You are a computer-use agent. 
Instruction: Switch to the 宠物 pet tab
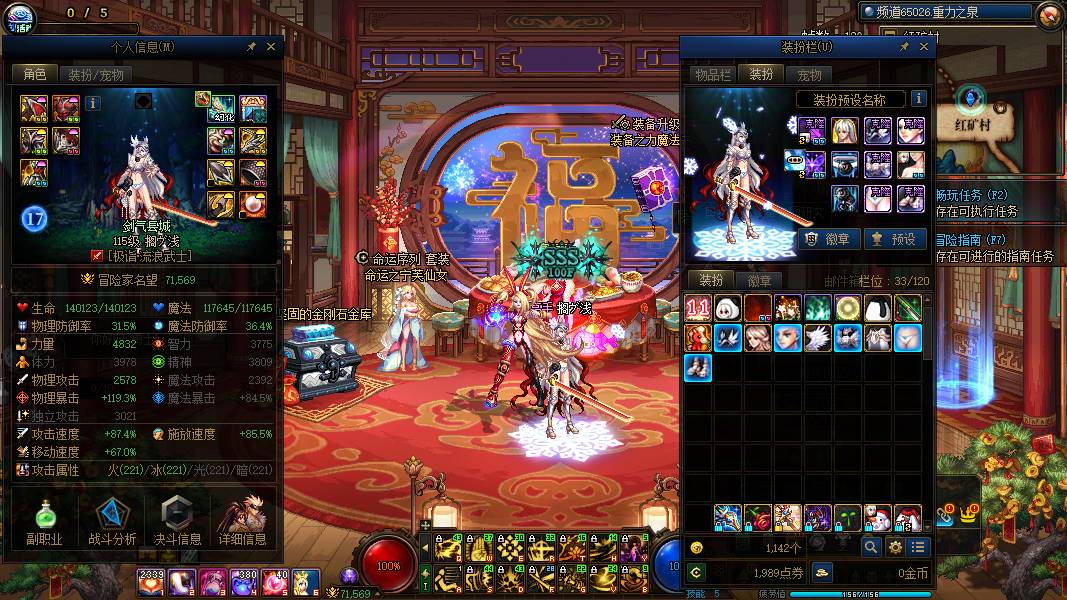point(809,74)
